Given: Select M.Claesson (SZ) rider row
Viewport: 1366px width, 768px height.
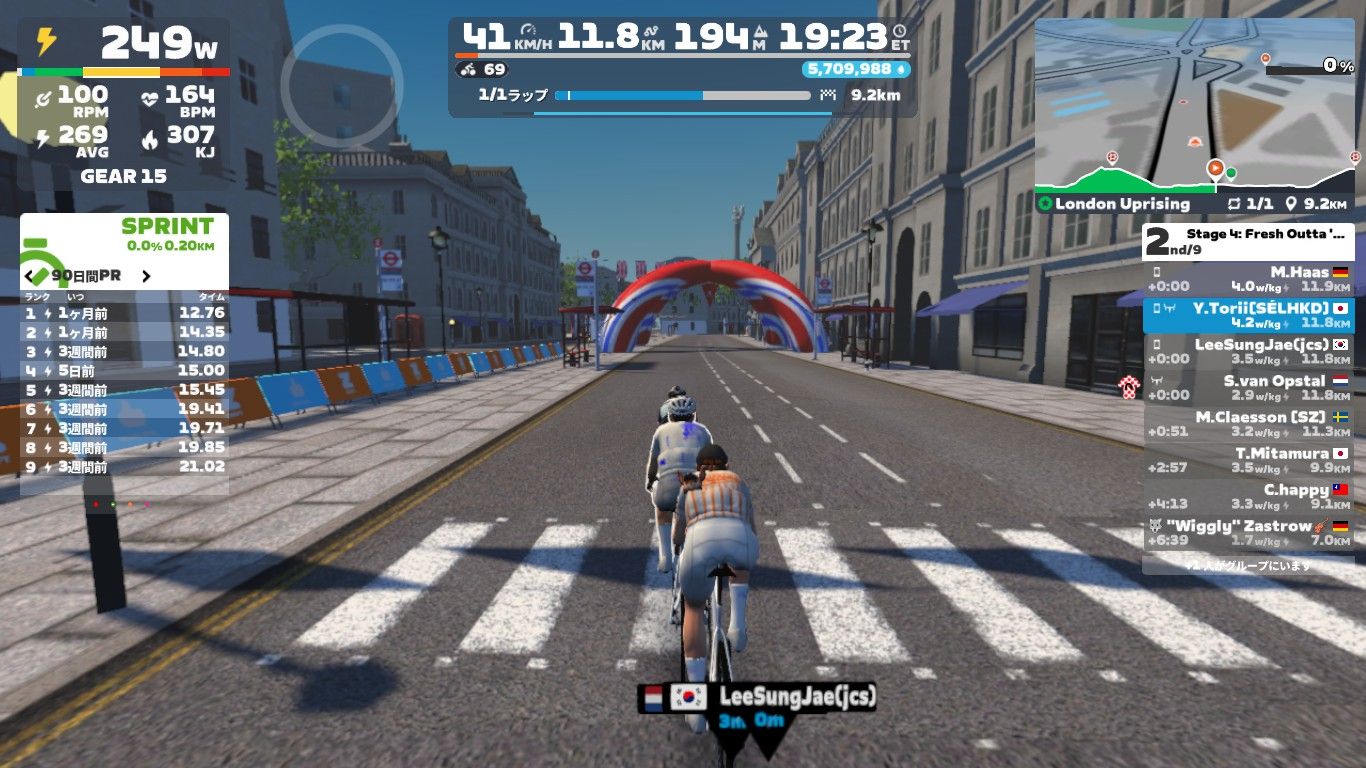Looking at the screenshot, I should 1248,424.
